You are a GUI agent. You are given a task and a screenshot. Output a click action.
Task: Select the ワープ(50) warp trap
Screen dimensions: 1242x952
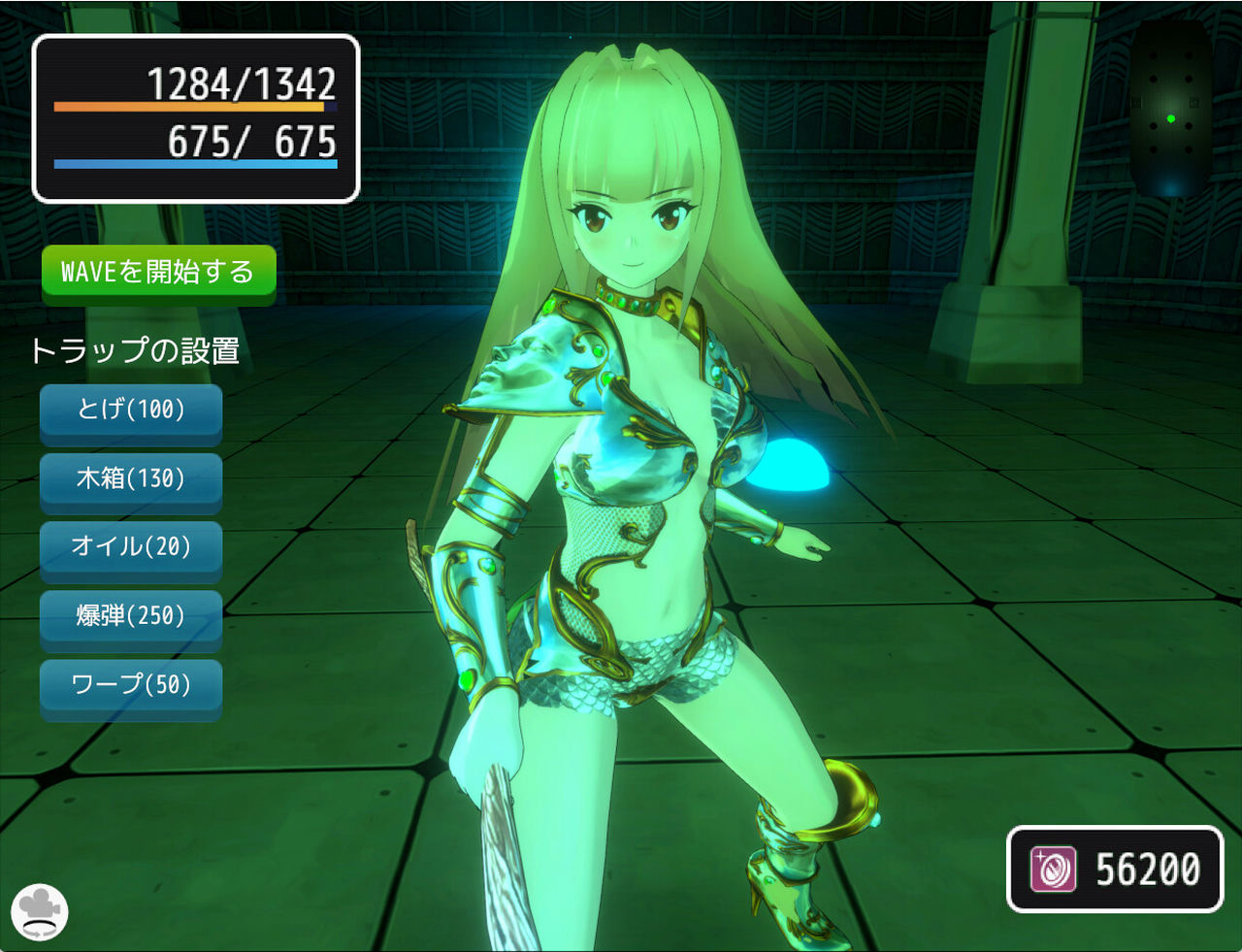131,686
